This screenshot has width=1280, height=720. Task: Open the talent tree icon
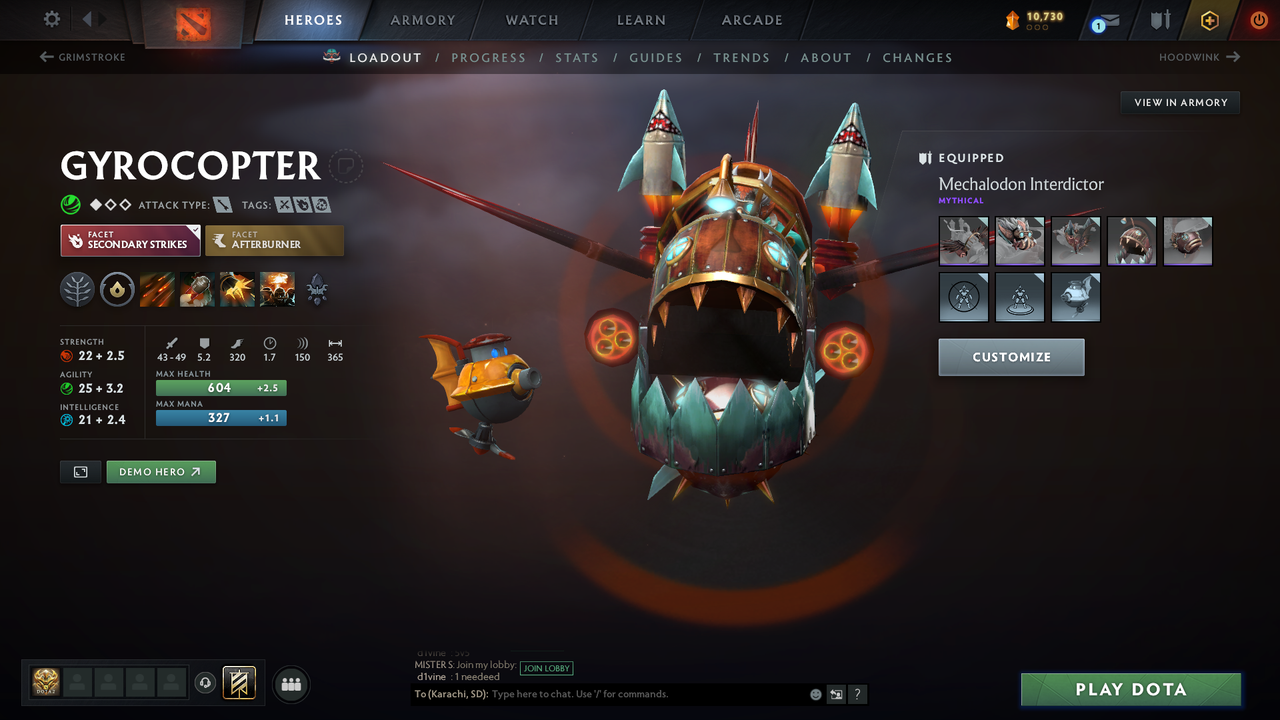(77, 289)
